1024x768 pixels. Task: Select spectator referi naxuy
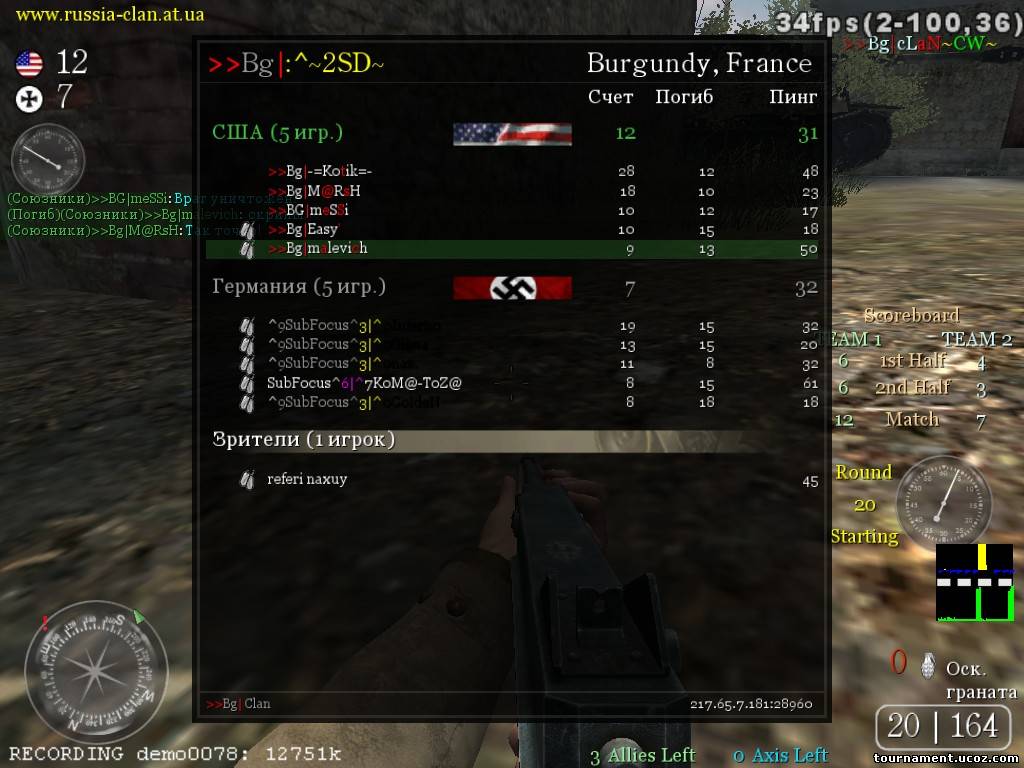pos(307,479)
